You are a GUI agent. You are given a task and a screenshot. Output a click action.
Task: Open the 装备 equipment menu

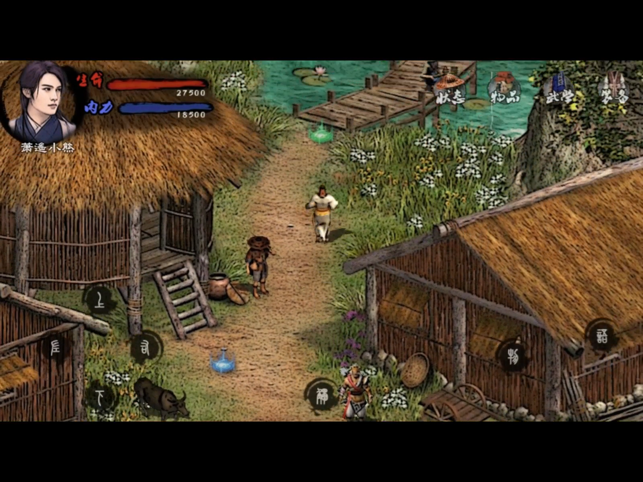tap(612, 89)
